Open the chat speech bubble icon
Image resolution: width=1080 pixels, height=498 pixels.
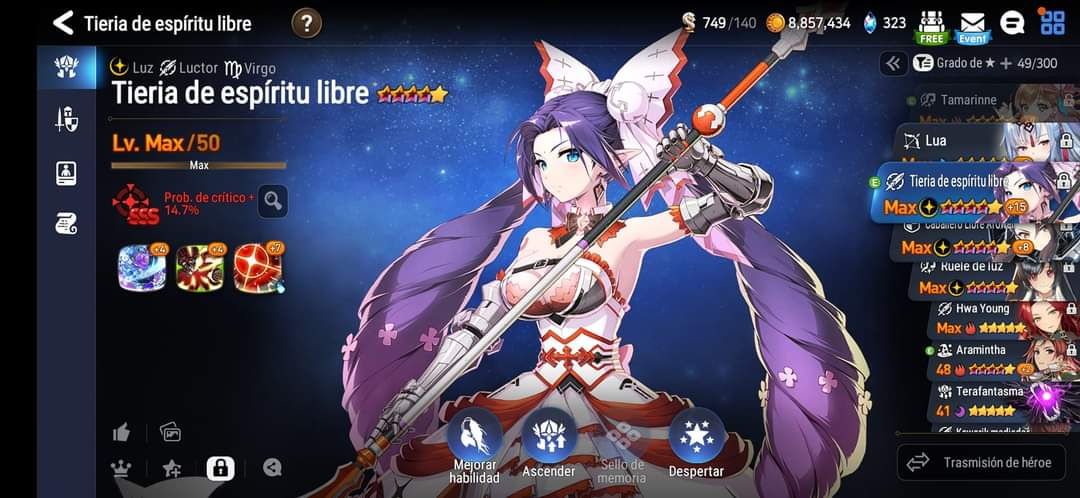coord(1012,23)
